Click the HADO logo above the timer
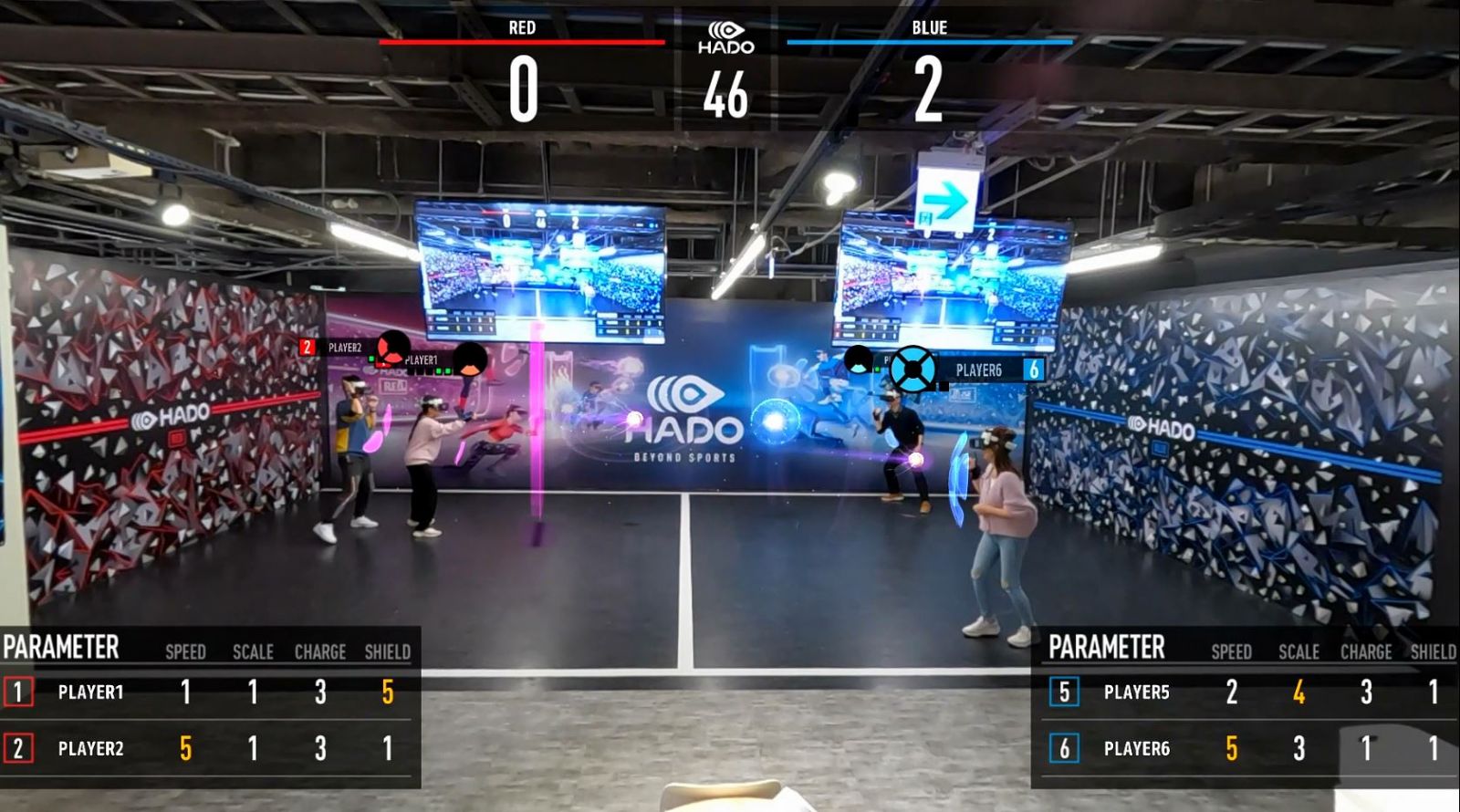1460x812 pixels. [x=726, y=38]
